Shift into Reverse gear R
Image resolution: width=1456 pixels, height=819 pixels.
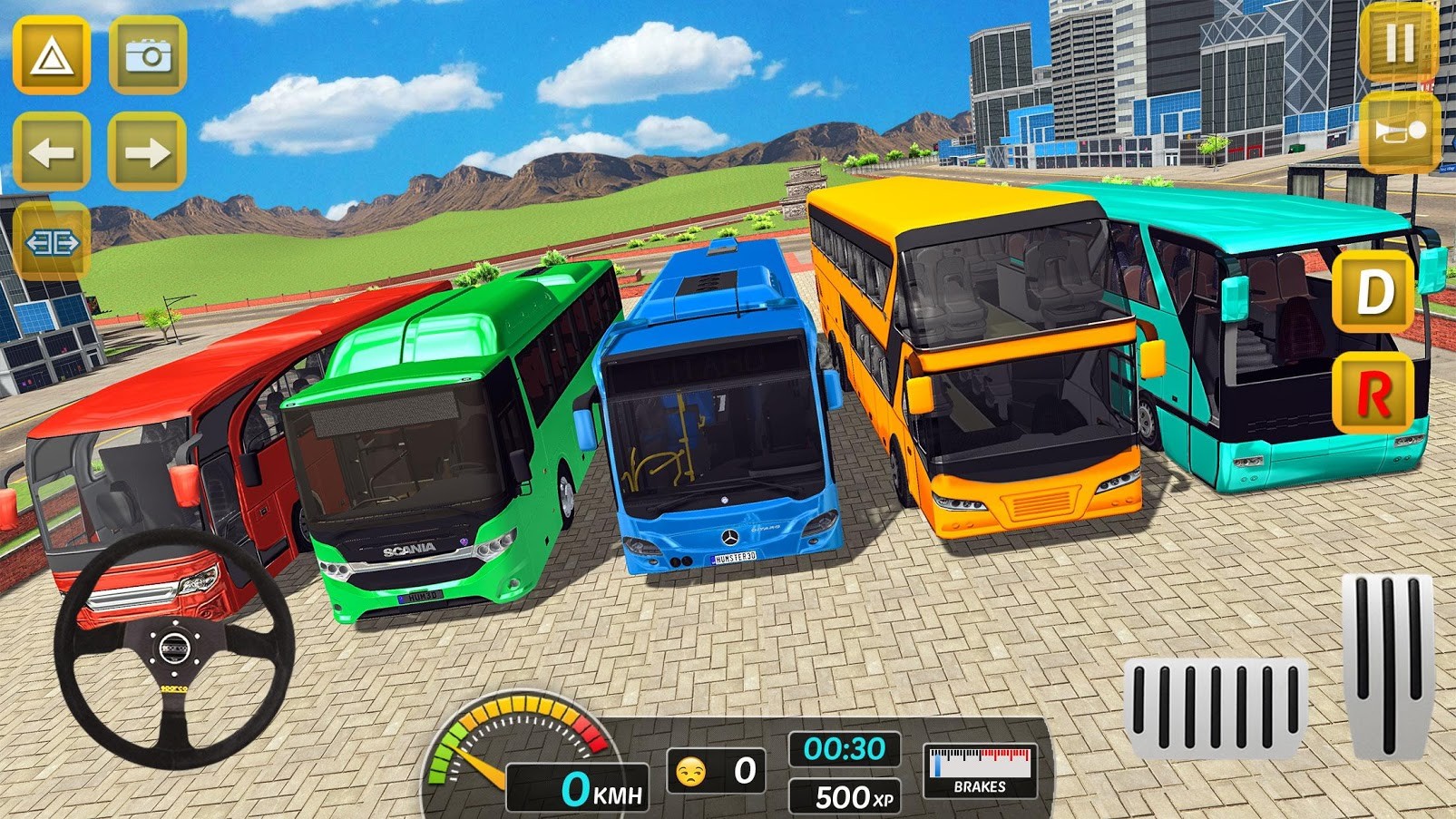point(1373,395)
